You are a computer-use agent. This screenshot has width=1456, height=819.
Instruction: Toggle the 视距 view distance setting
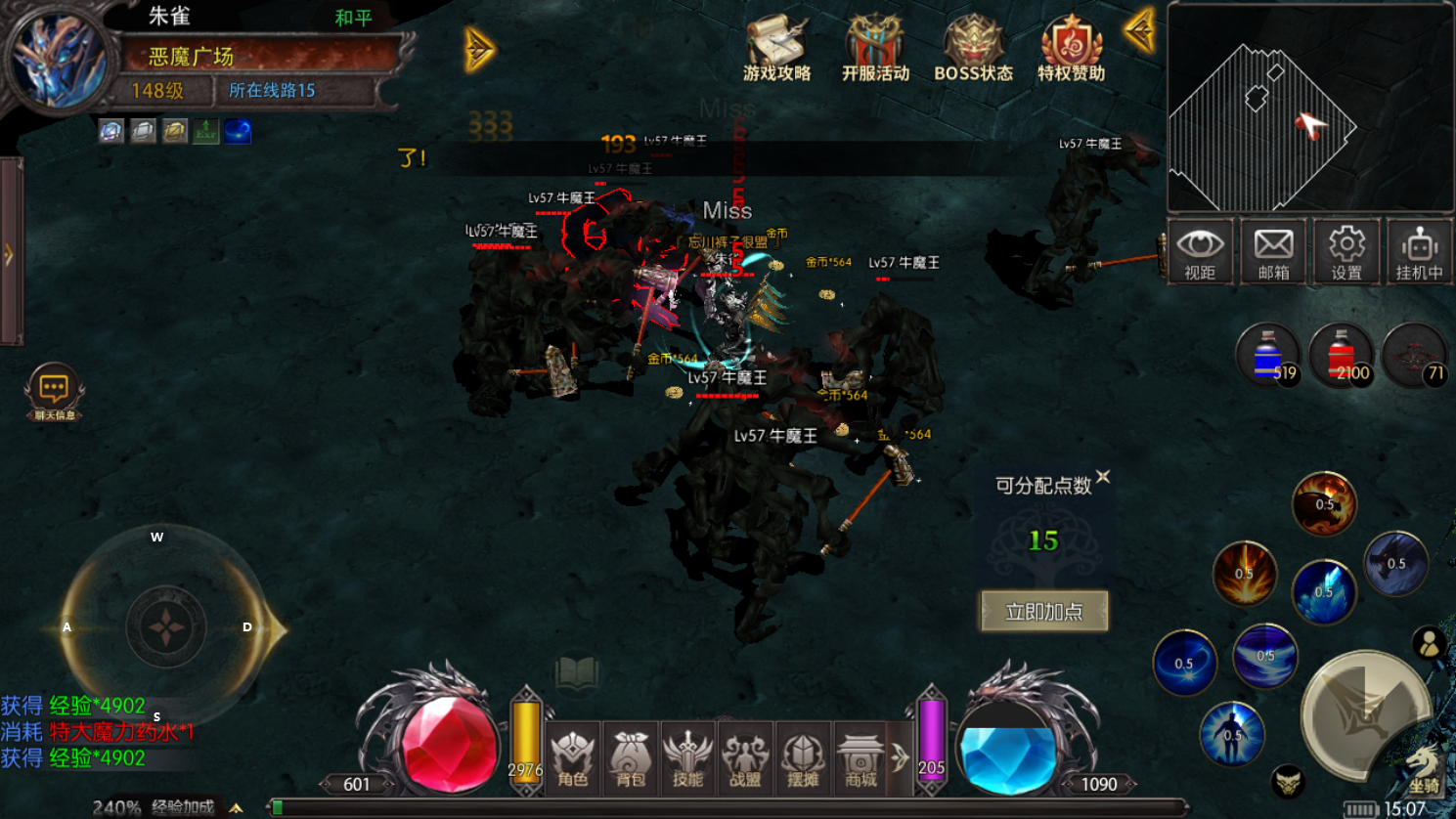click(1200, 251)
